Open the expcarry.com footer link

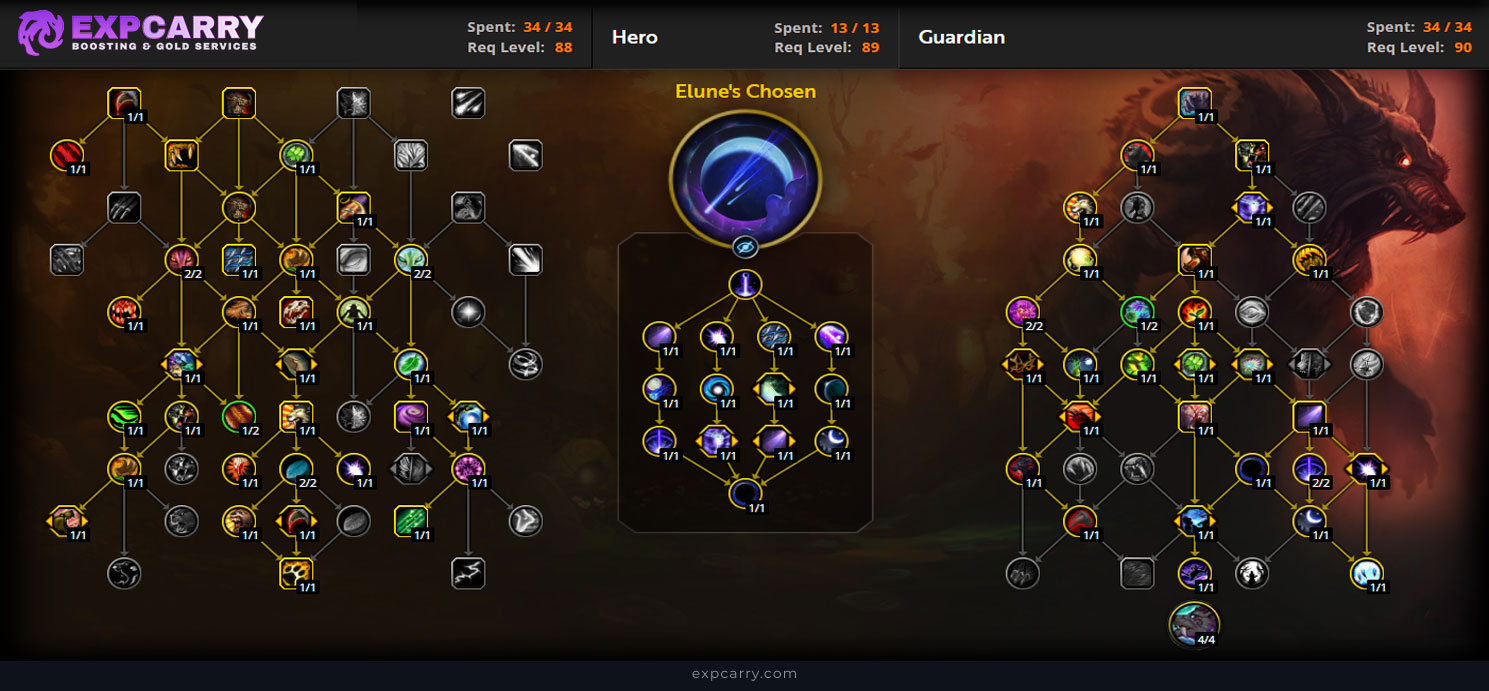[x=744, y=674]
